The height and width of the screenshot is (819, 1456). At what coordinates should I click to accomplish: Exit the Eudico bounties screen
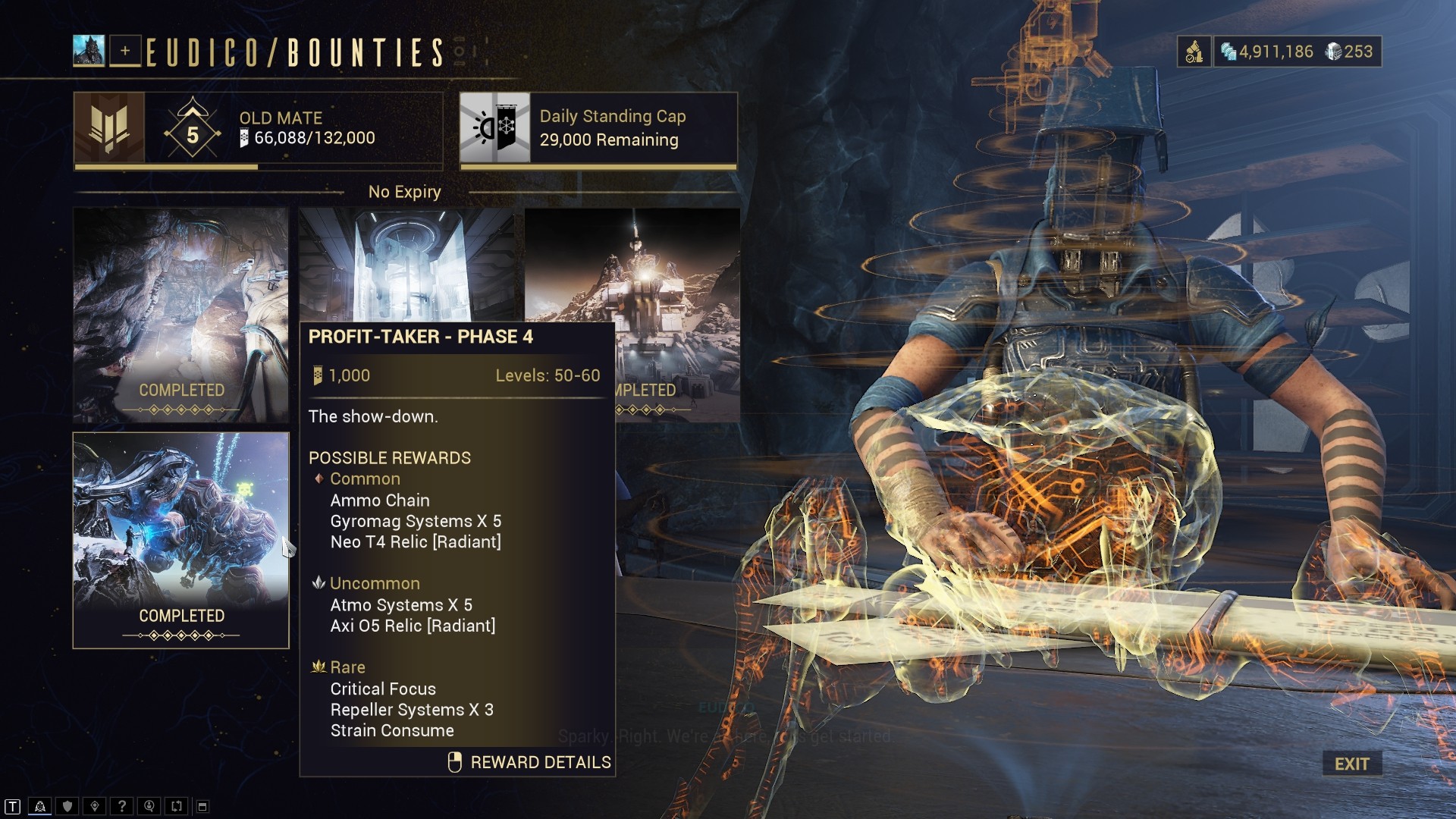click(1351, 764)
